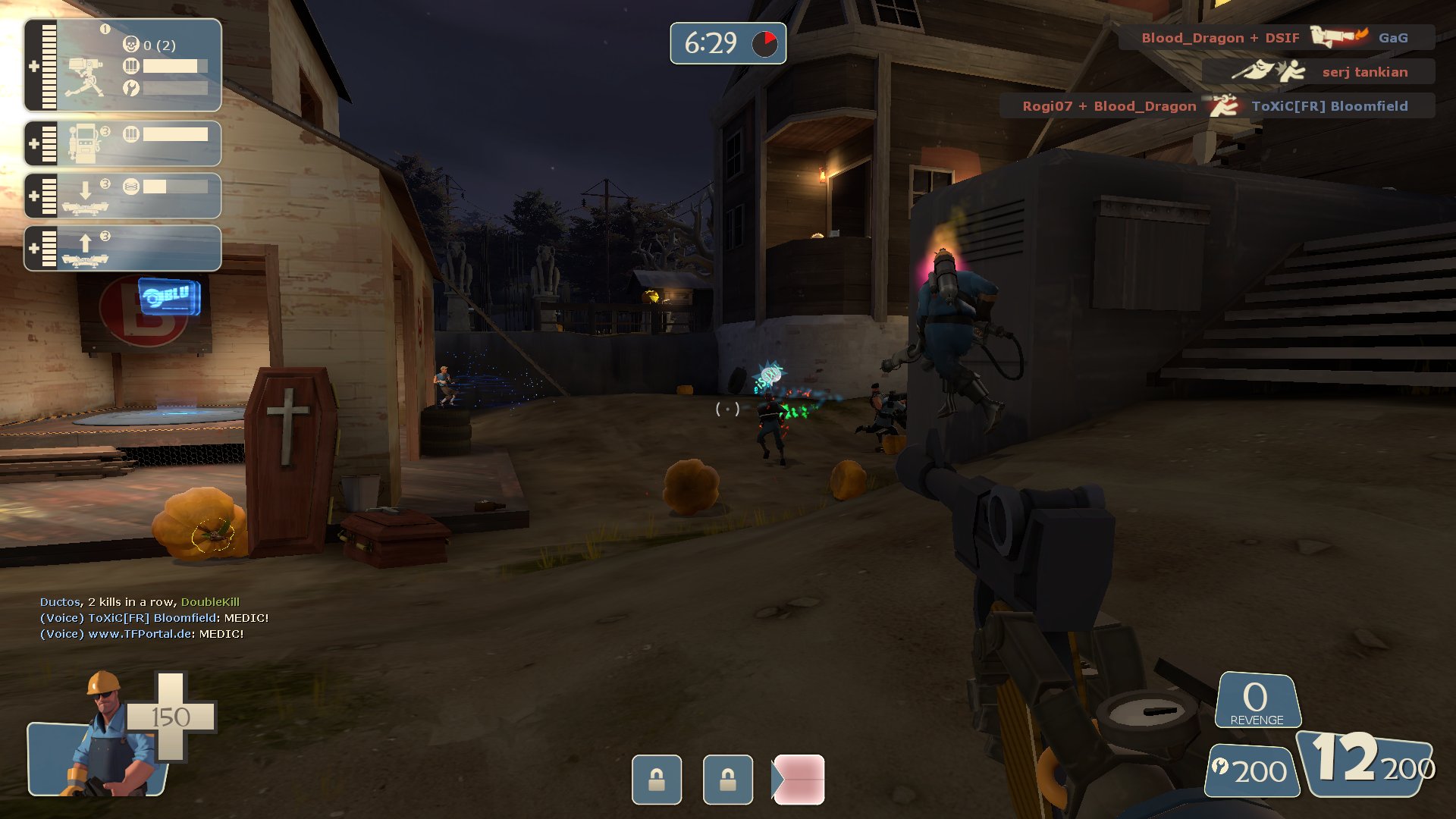Click the Ductos DoubleKill chat message
The image size is (1456, 819).
[140, 602]
